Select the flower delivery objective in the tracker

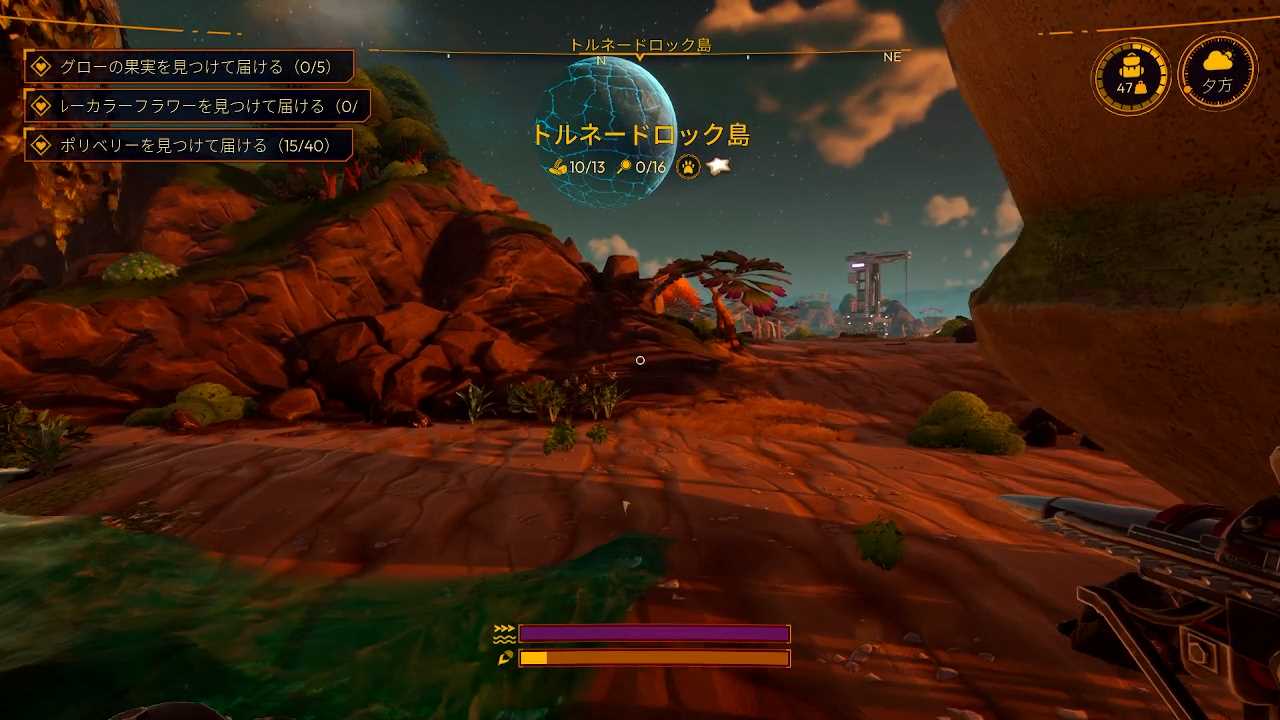(197, 106)
